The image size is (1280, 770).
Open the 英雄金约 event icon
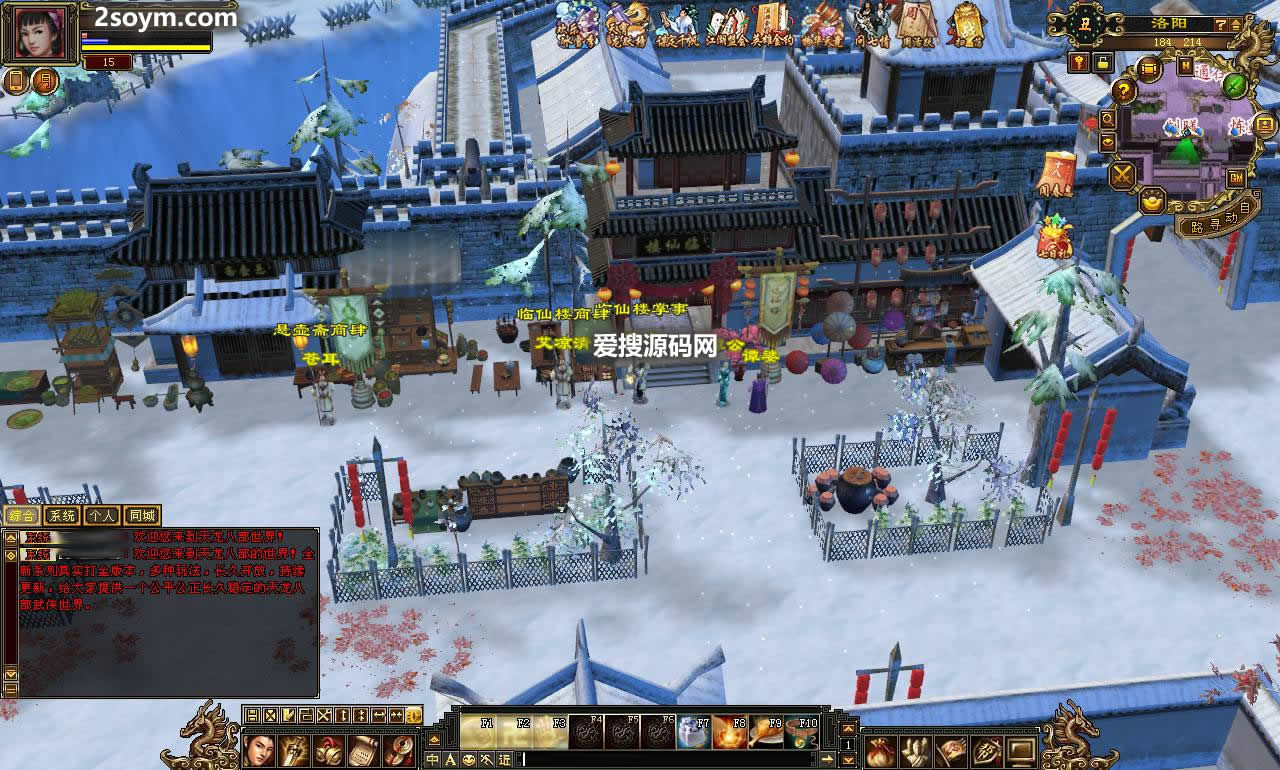(772, 24)
